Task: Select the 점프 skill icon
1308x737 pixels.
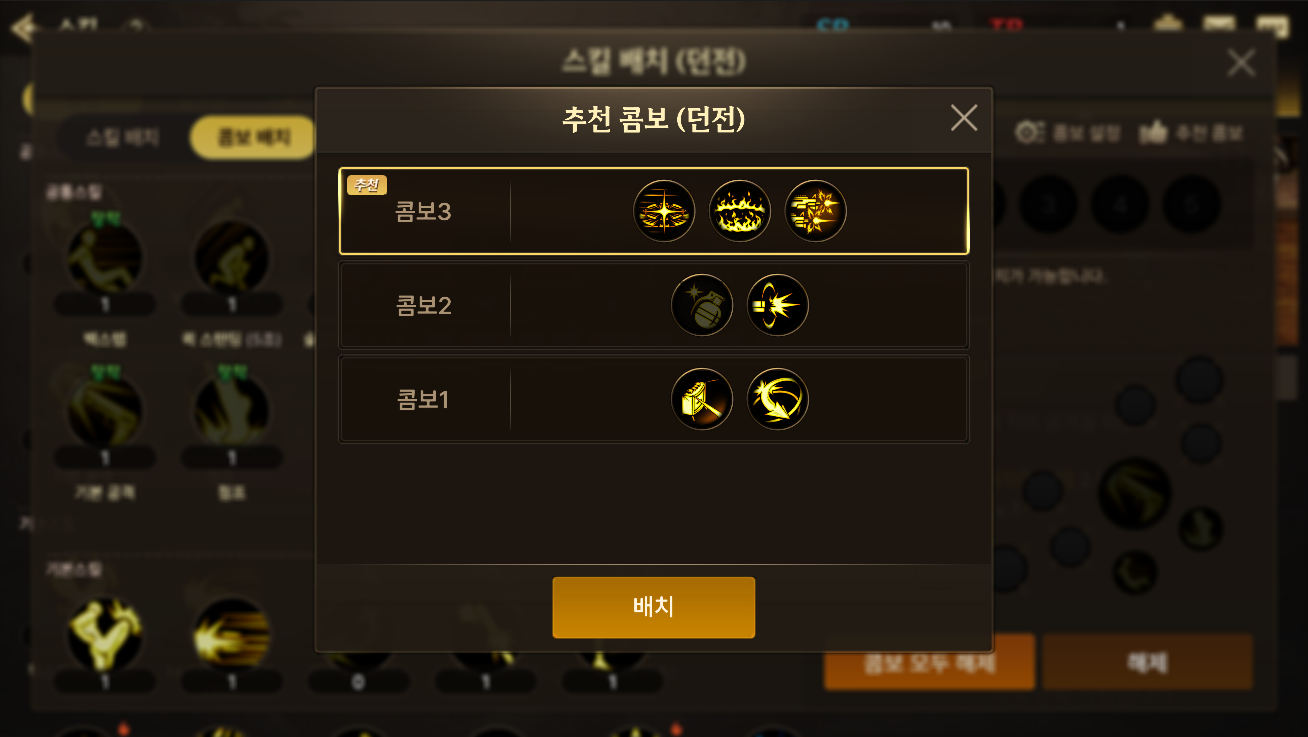Action: pyautogui.click(x=231, y=410)
